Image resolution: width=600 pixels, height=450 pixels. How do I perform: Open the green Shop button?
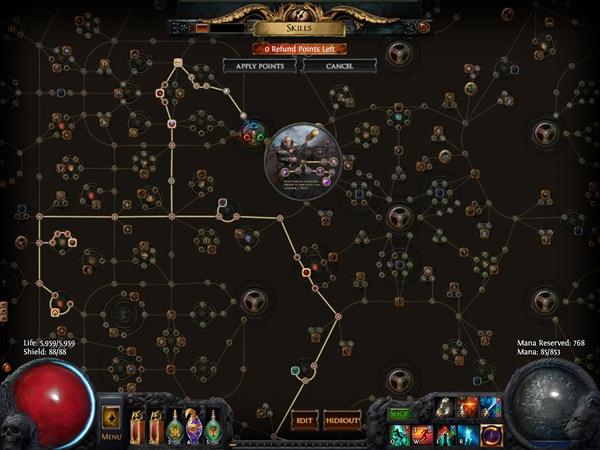point(399,411)
